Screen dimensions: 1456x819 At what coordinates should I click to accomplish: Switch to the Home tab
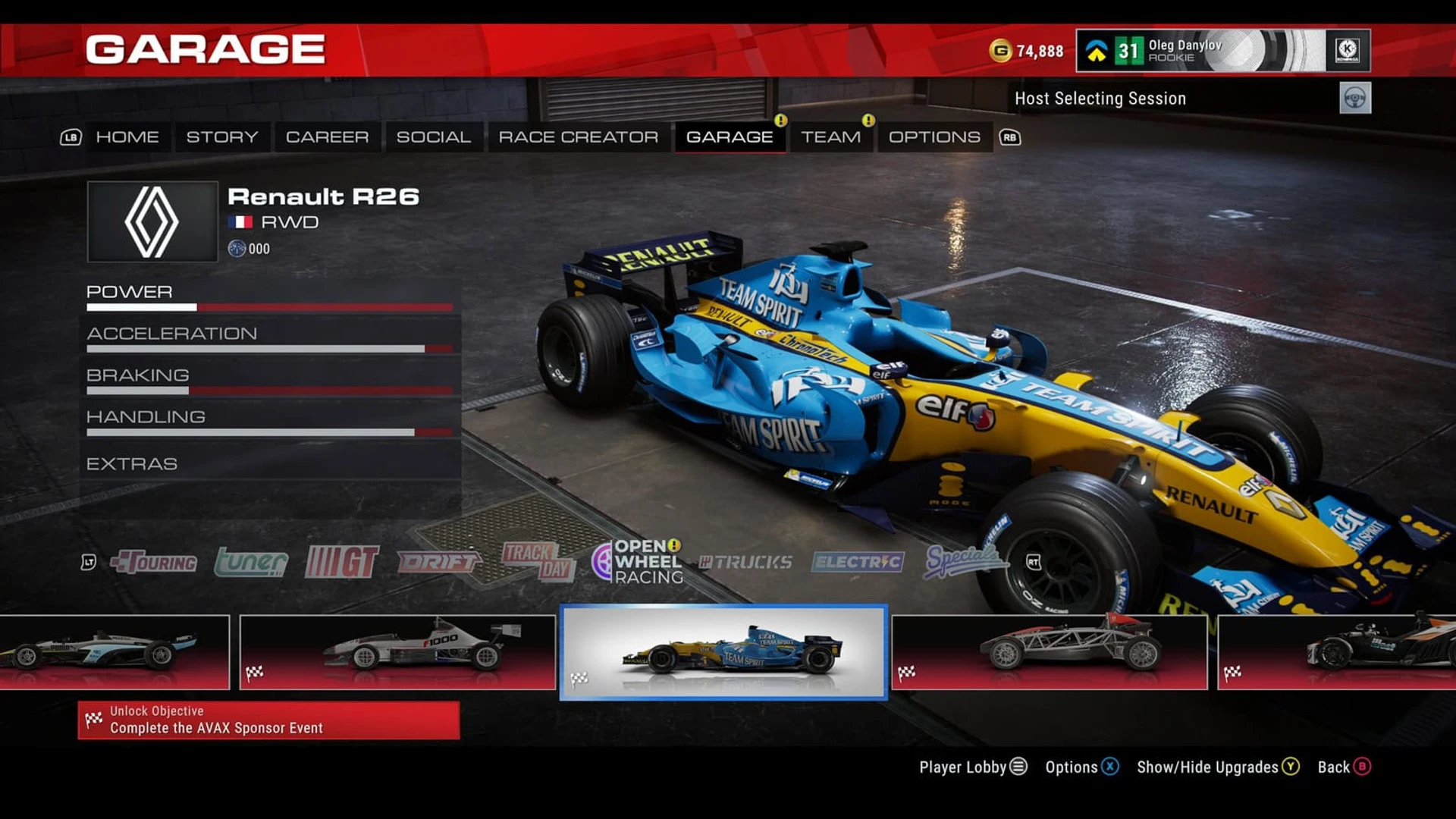127,137
